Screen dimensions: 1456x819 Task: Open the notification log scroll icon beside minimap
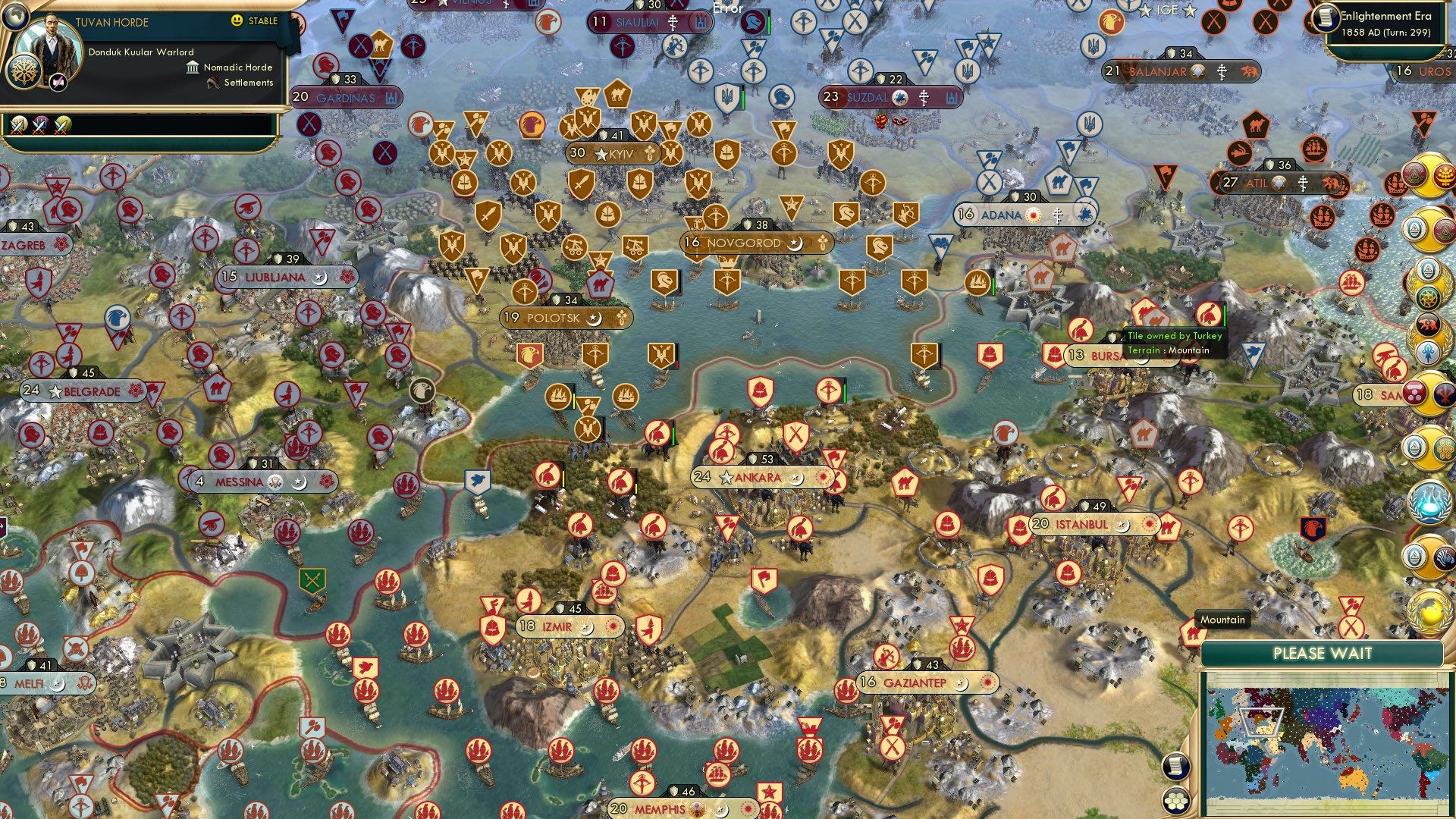tap(1176, 765)
